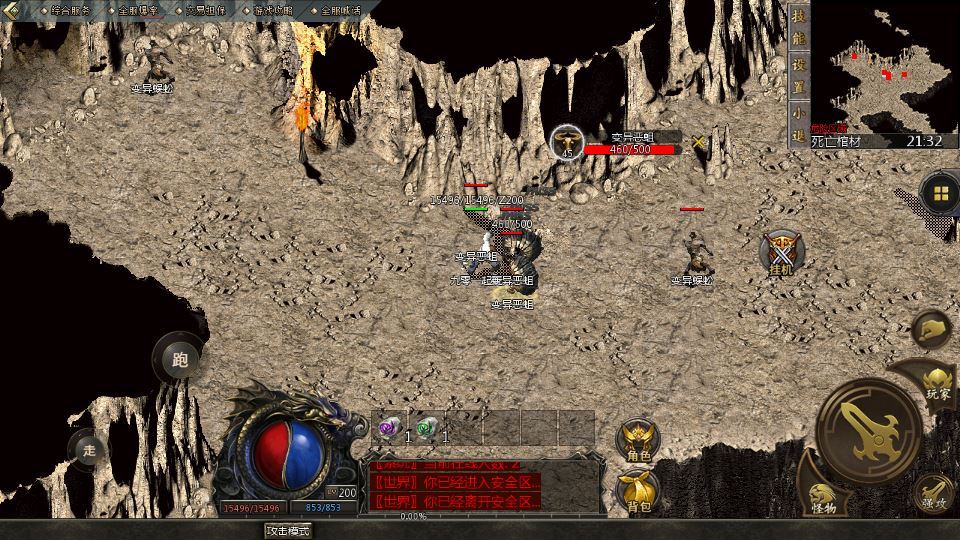Use the purple item in the hotbar

pyautogui.click(x=389, y=428)
